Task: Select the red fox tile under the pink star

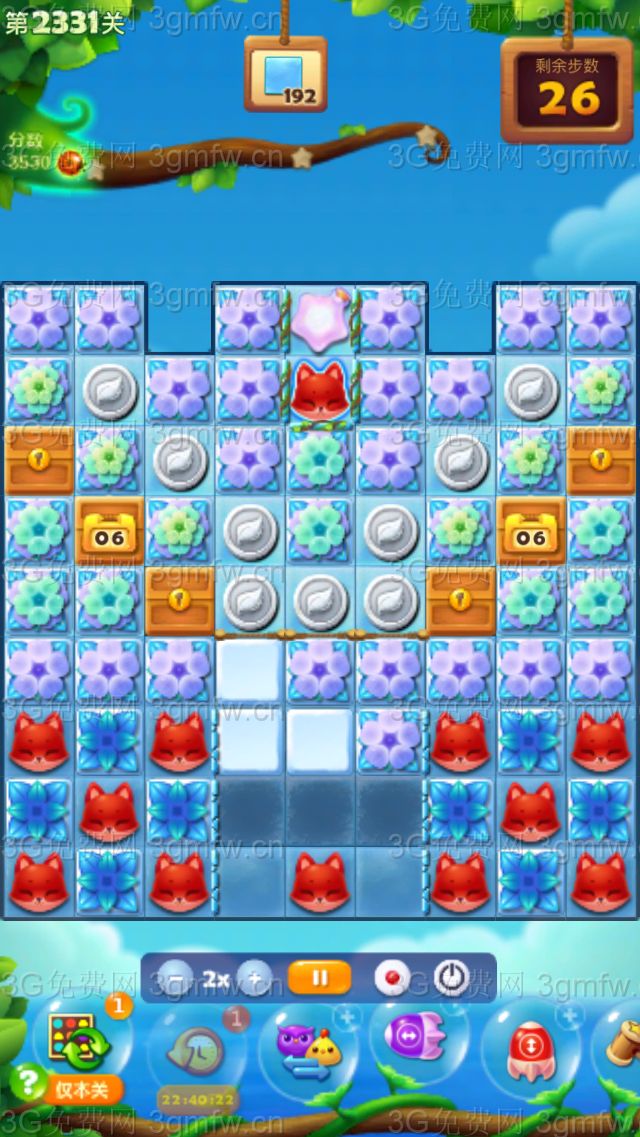Action: coord(320,392)
